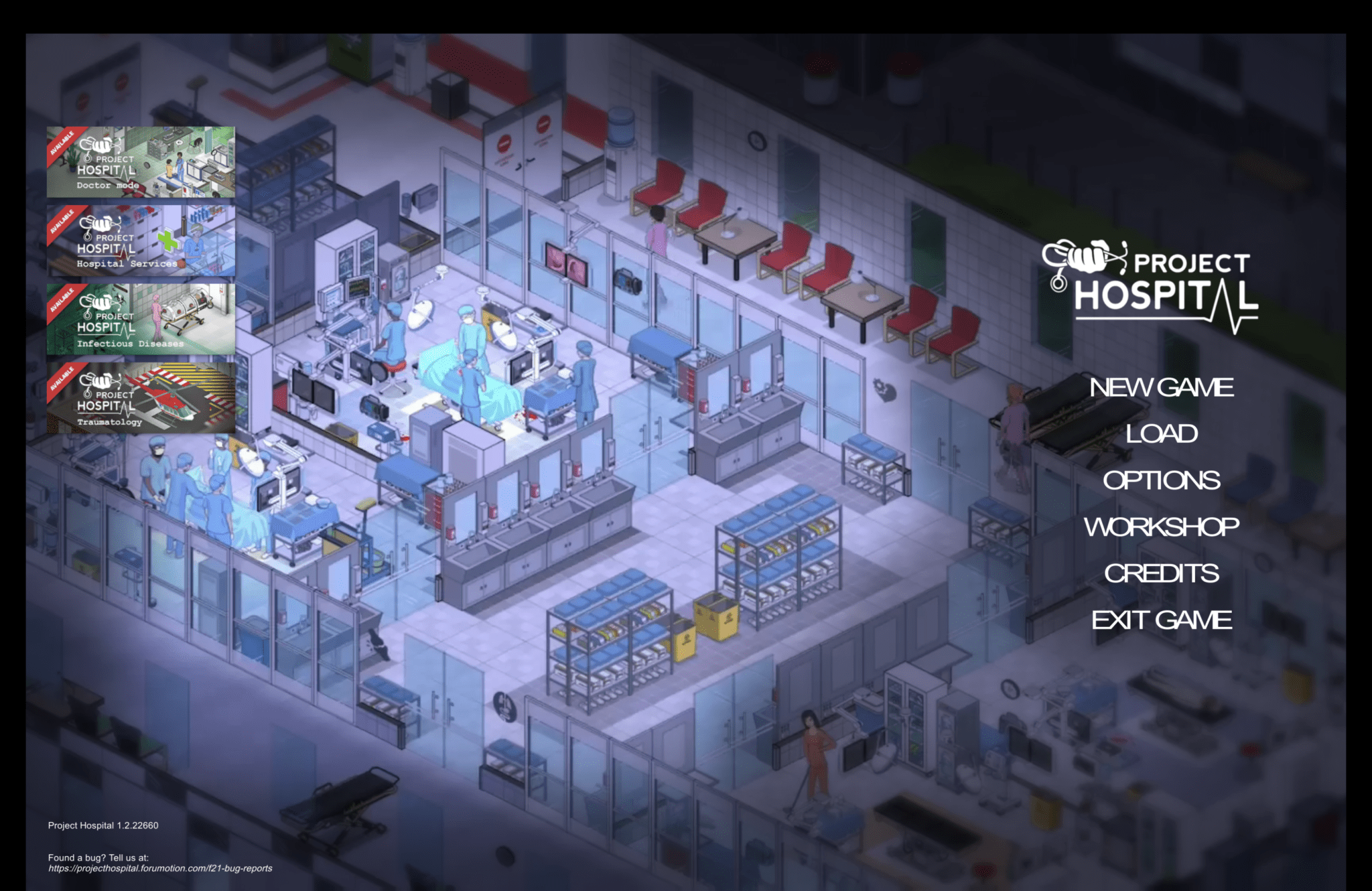The width and height of the screenshot is (1372, 891).
Task: Open the Infectious Diseases DLC banner
Action: coord(141,320)
